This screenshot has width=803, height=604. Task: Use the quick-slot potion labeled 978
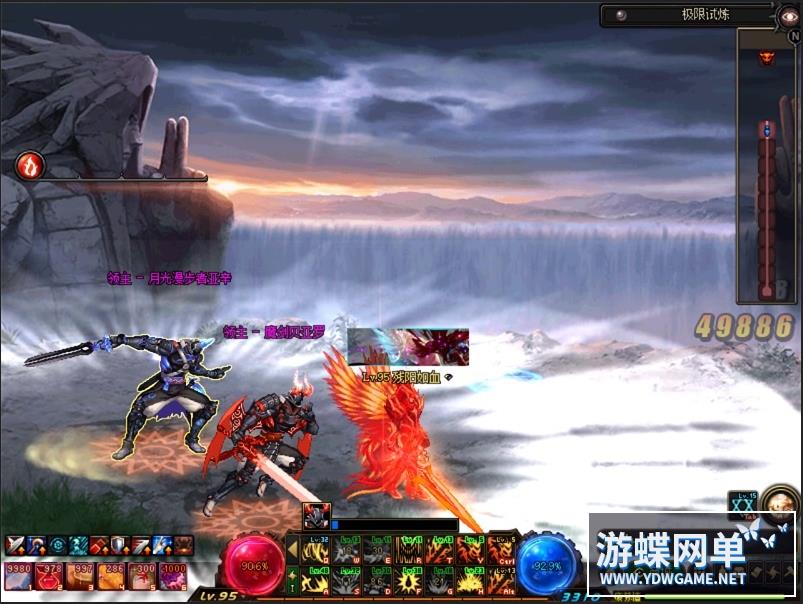click(49, 576)
